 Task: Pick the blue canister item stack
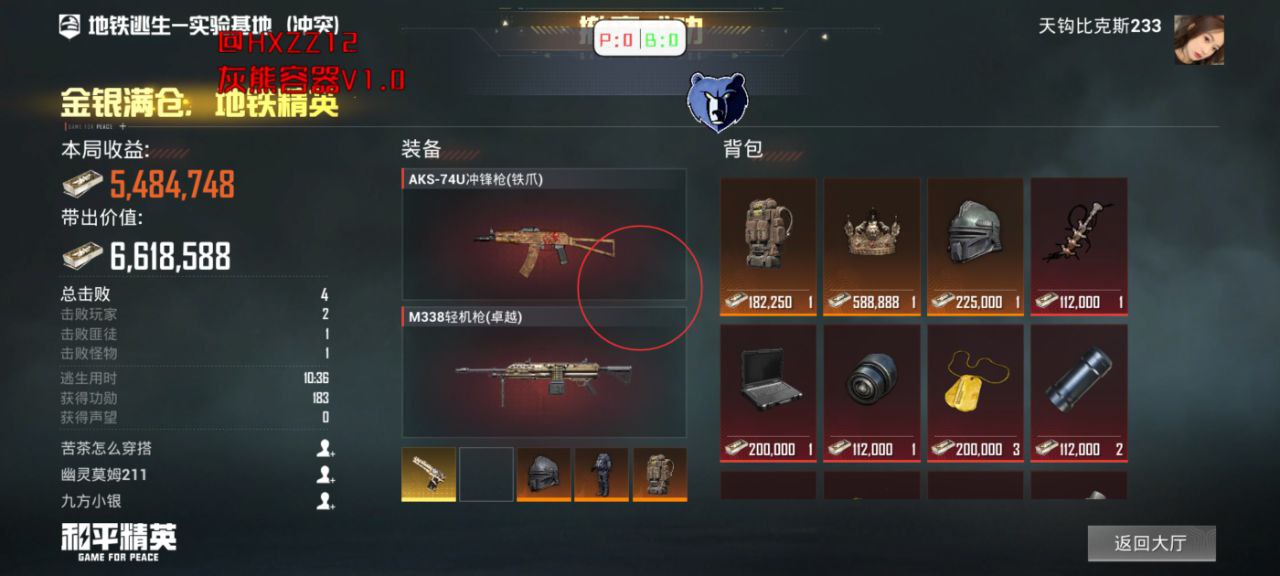(x=1079, y=391)
